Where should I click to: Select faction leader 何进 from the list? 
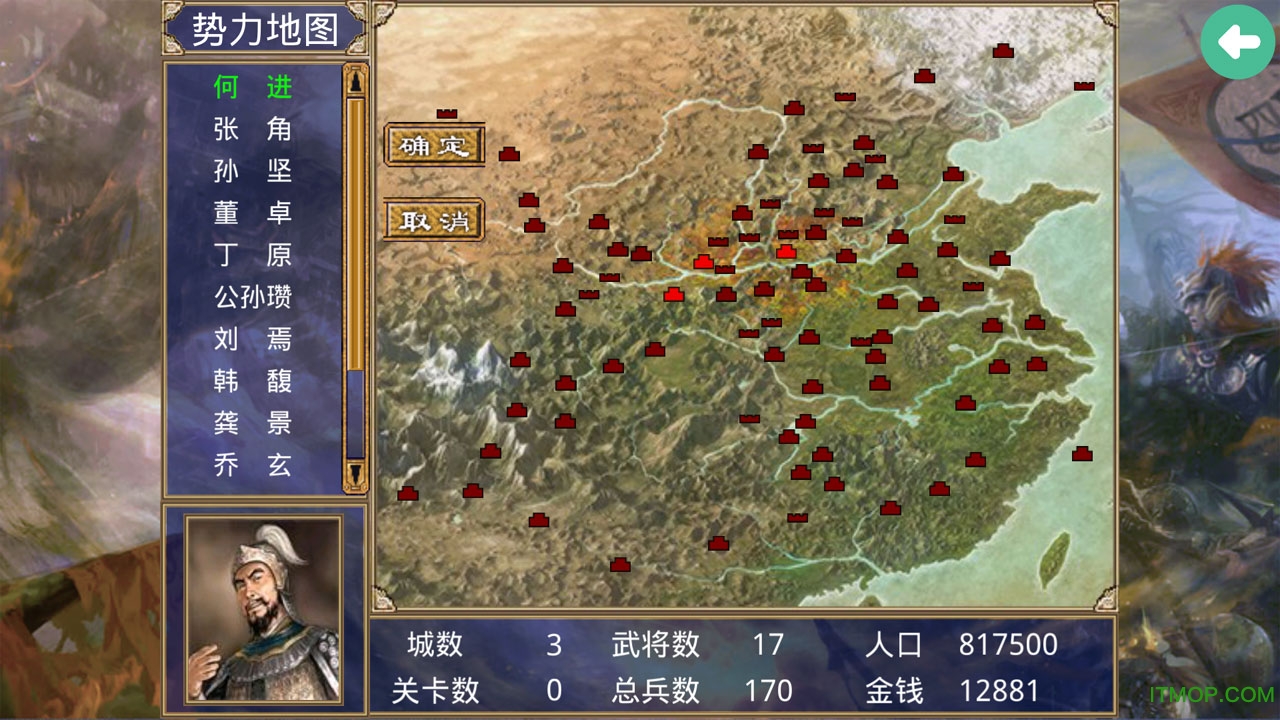[251, 87]
